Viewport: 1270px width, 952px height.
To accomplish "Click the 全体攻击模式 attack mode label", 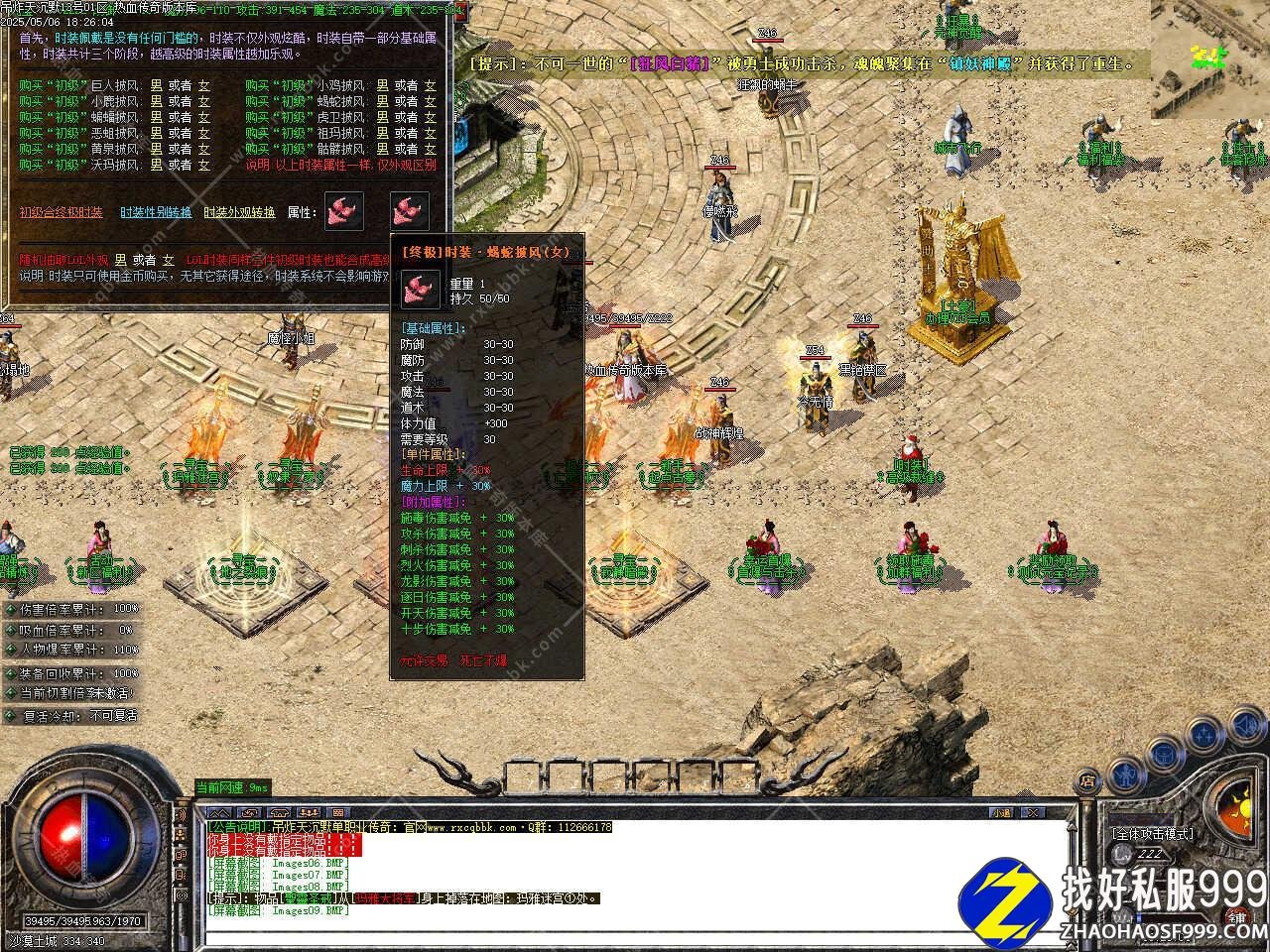I will click(1152, 834).
